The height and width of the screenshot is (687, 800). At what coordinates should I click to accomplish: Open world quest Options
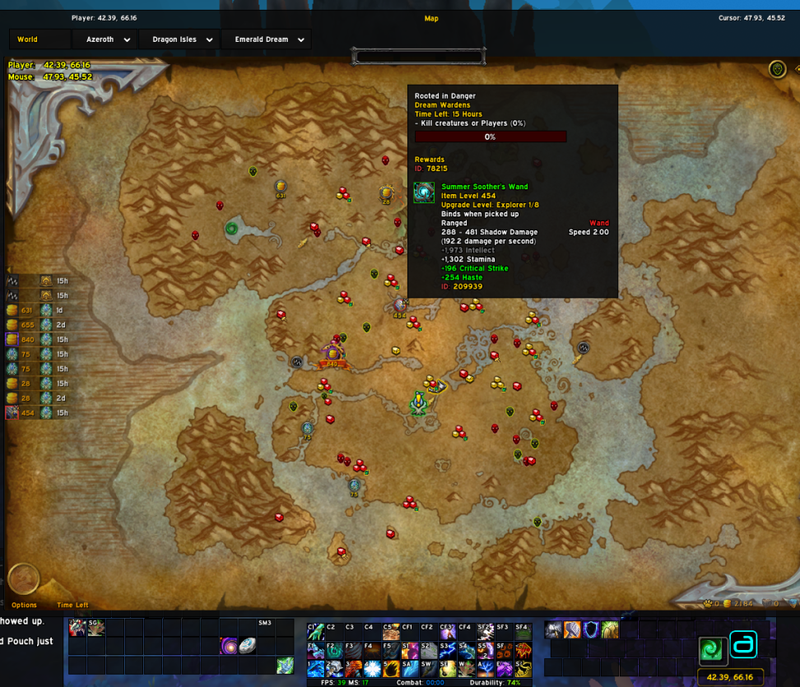point(24,605)
